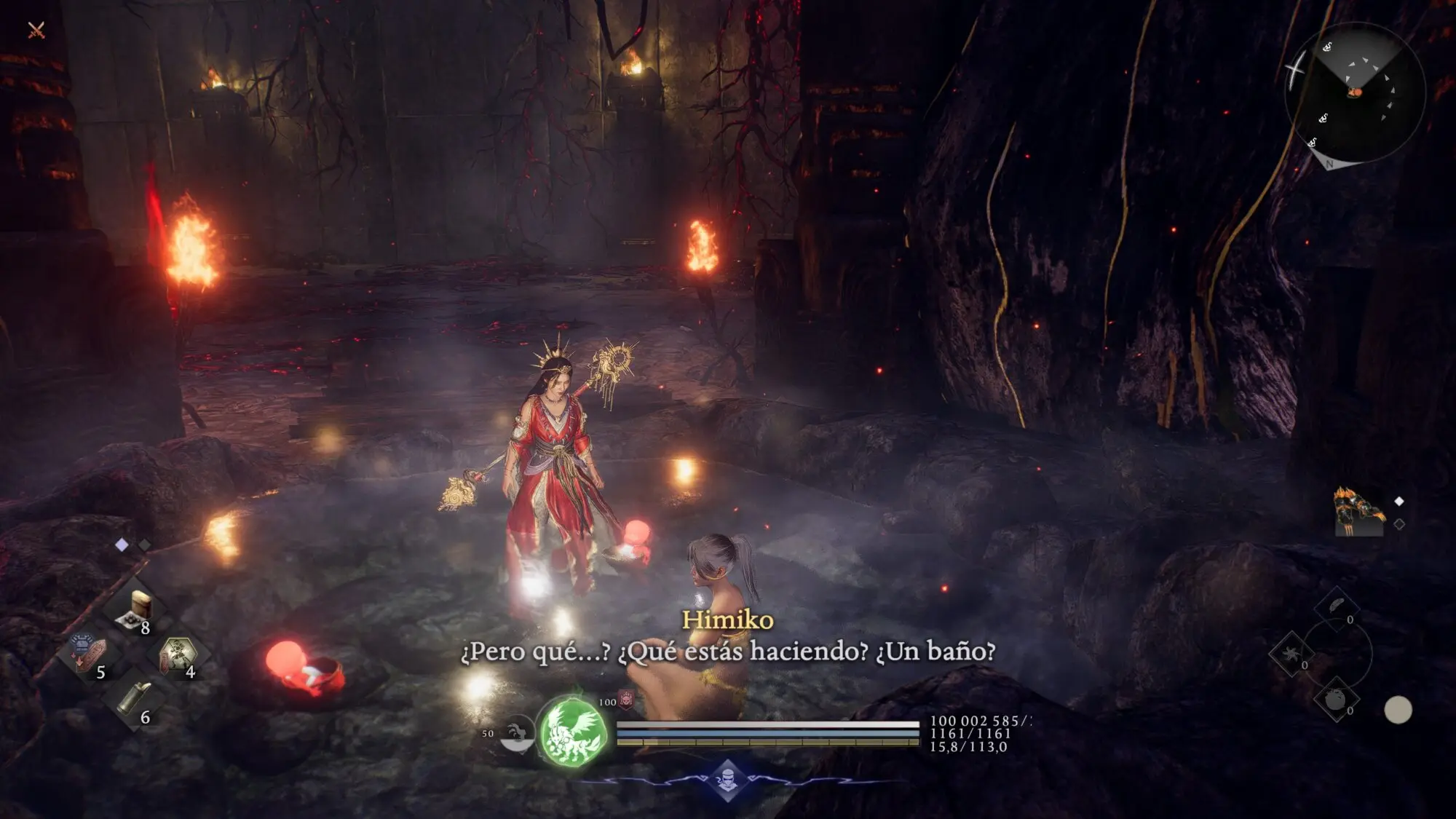Open the circular minimap
This screenshot has height=819, width=1456.
(x=1354, y=93)
